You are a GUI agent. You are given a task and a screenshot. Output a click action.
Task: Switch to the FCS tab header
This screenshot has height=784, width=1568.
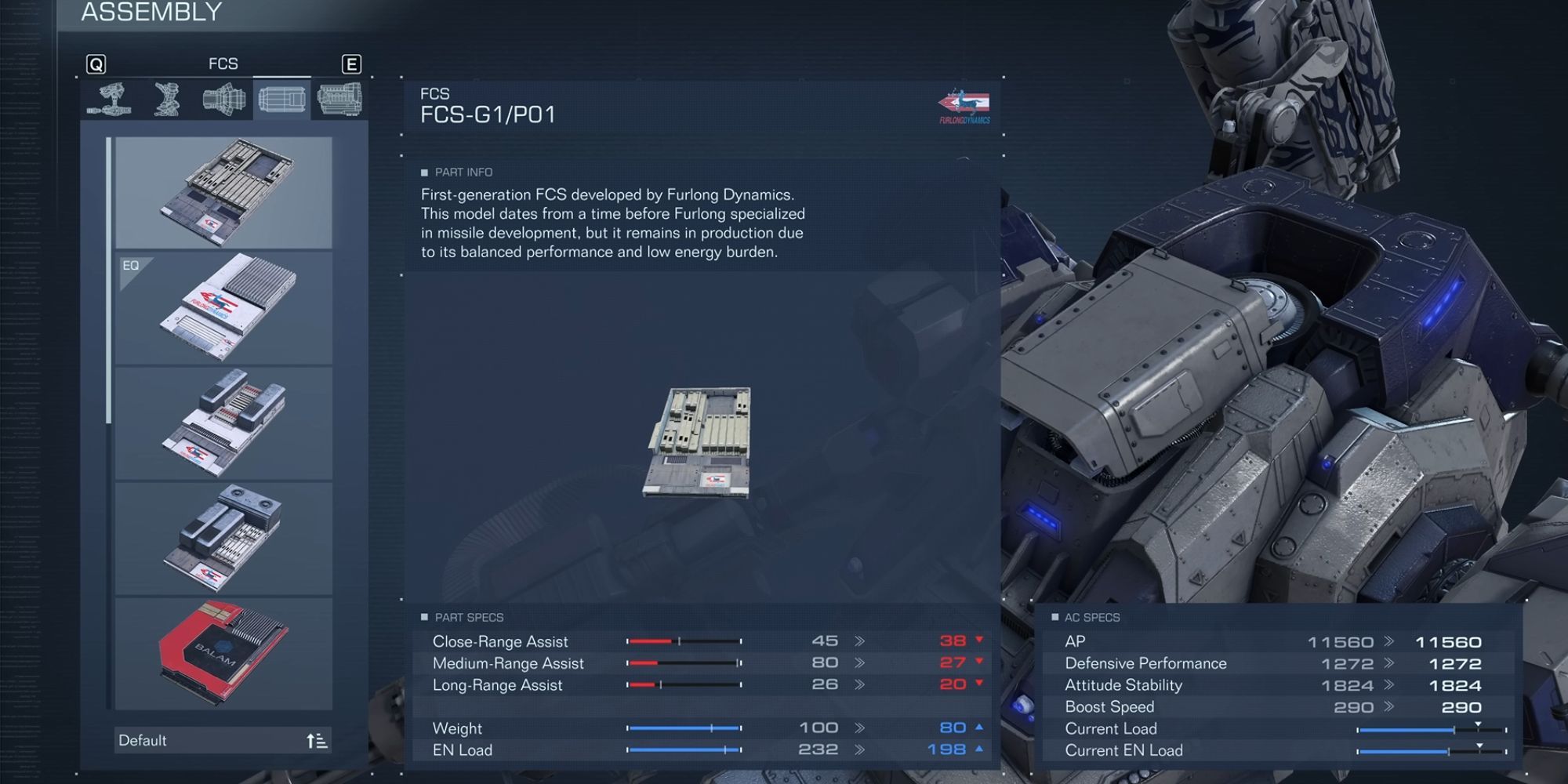tap(225, 64)
